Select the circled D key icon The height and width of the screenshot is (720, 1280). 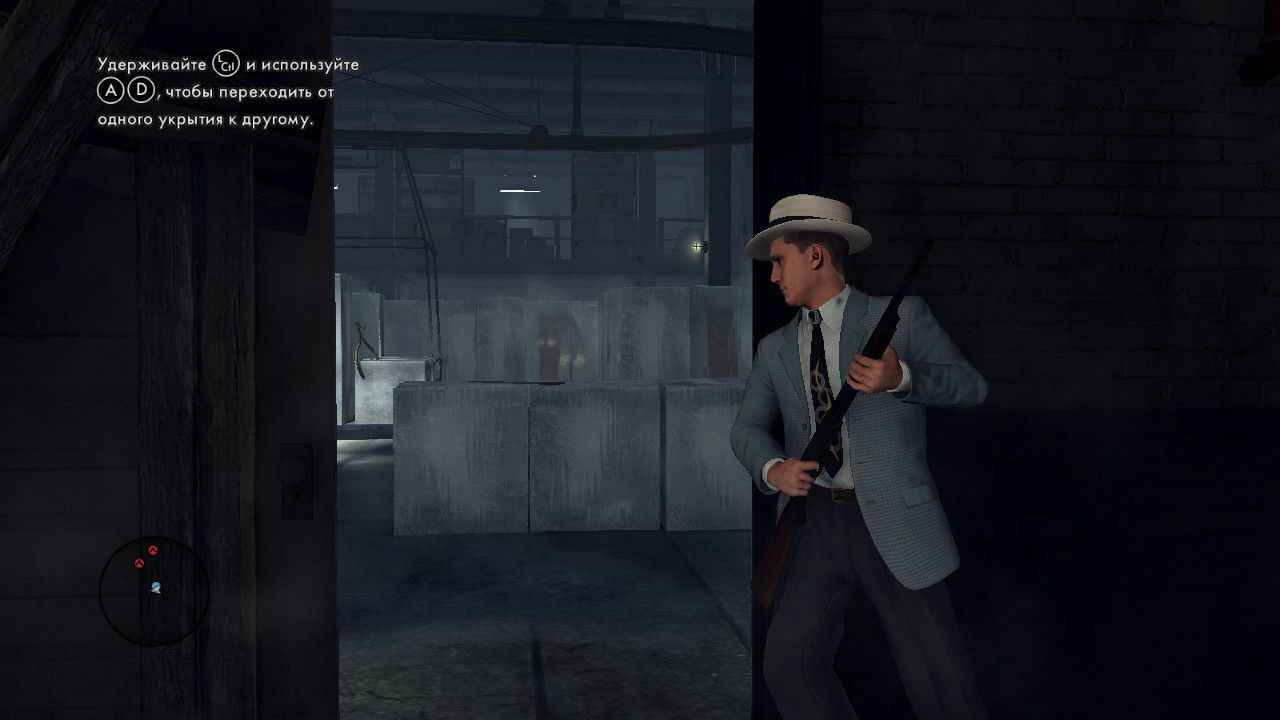141,91
